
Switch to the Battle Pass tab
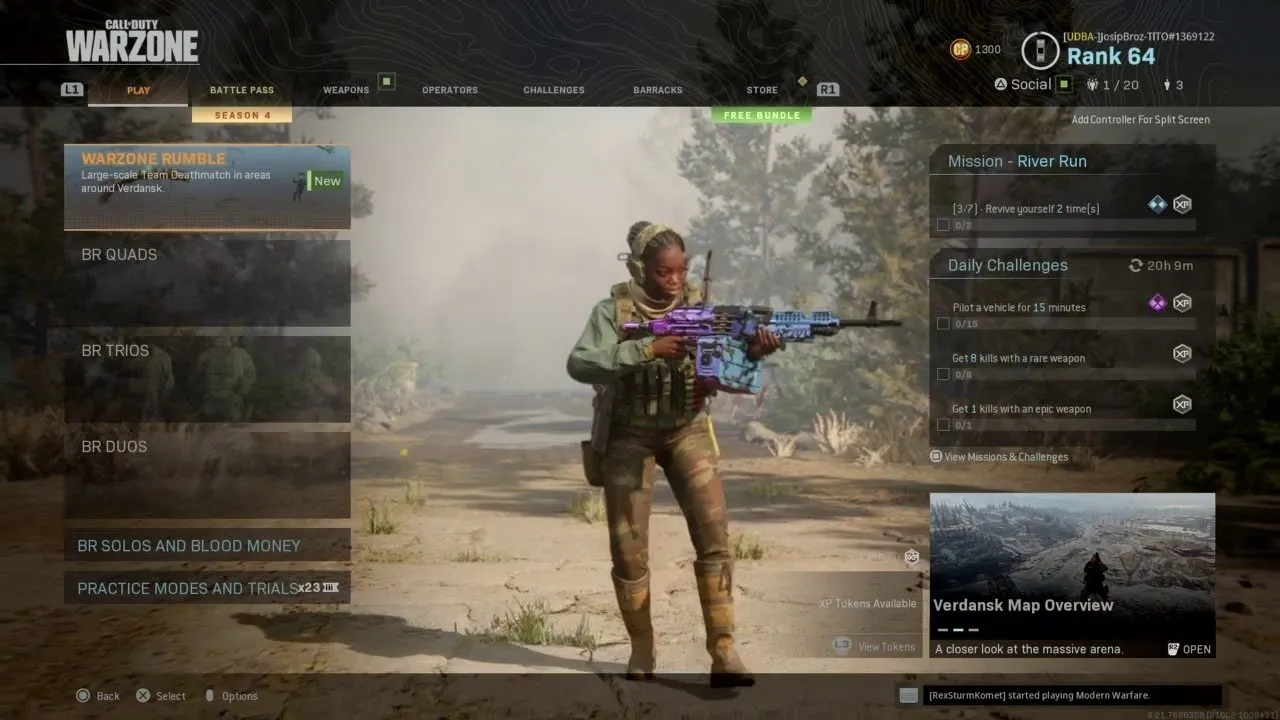point(241,90)
